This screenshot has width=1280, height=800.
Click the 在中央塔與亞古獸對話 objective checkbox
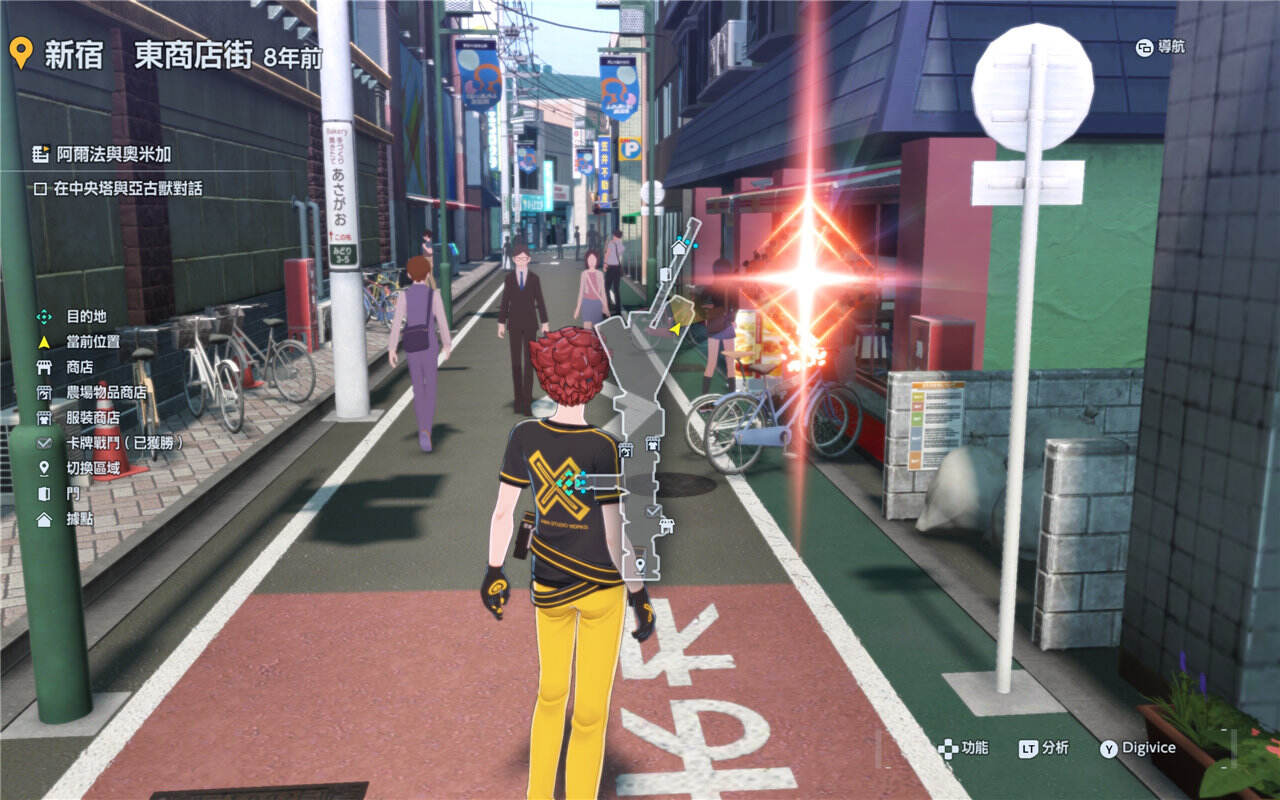41,188
